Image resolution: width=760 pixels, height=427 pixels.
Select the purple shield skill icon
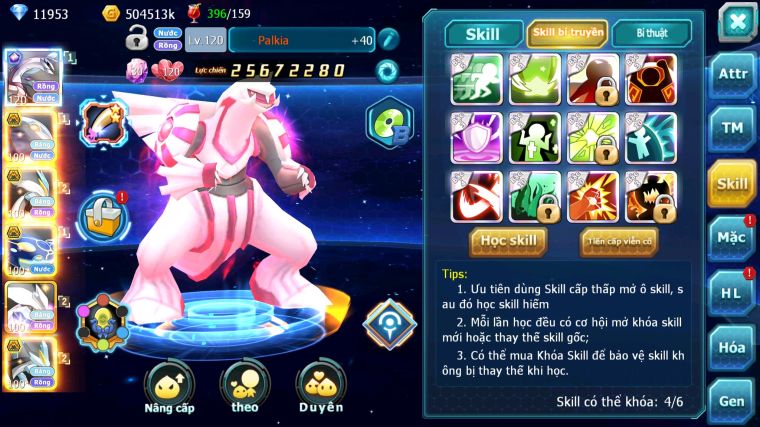[476, 137]
